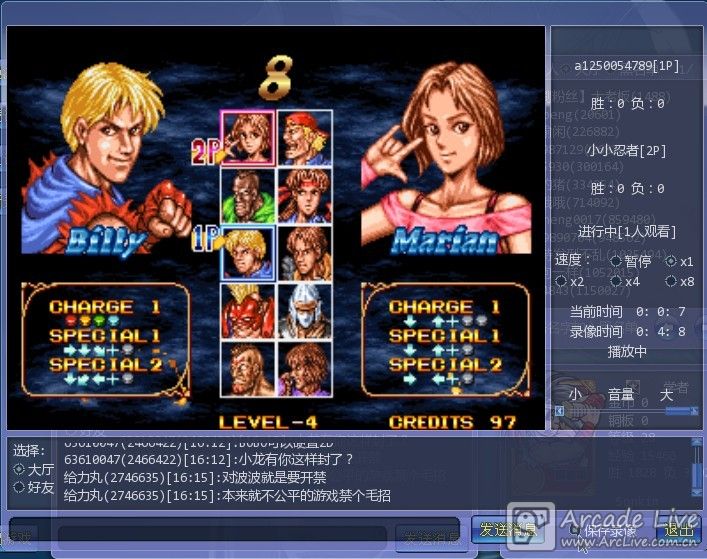The image size is (707, 559).
Task: Select Marian's portrait in the character grid
Action: 248,136
